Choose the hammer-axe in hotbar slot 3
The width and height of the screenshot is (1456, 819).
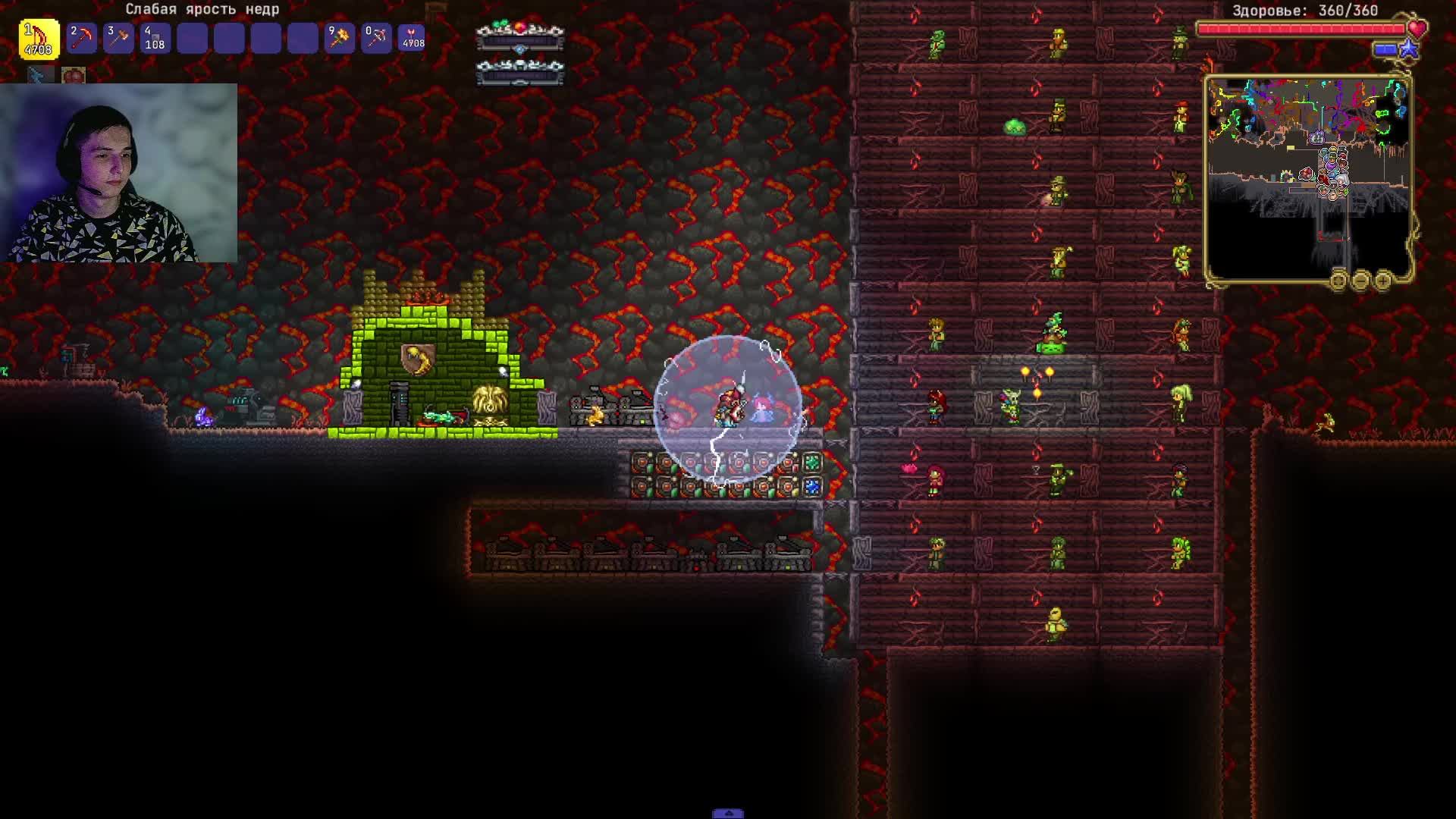[118, 38]
